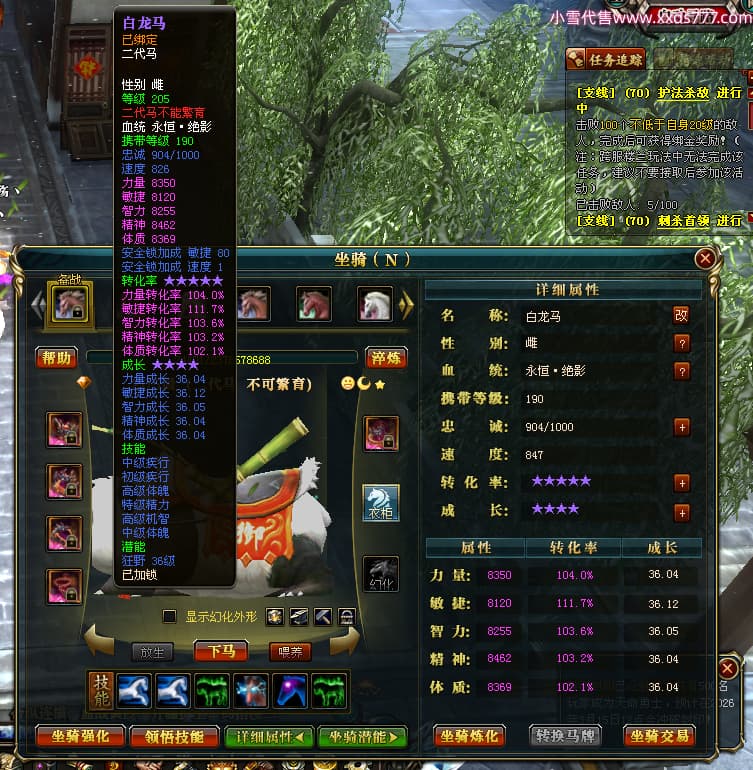Dismount using the 下马 button
The height and width of the screenshot is (770, 753).
[x=222, y=651]
